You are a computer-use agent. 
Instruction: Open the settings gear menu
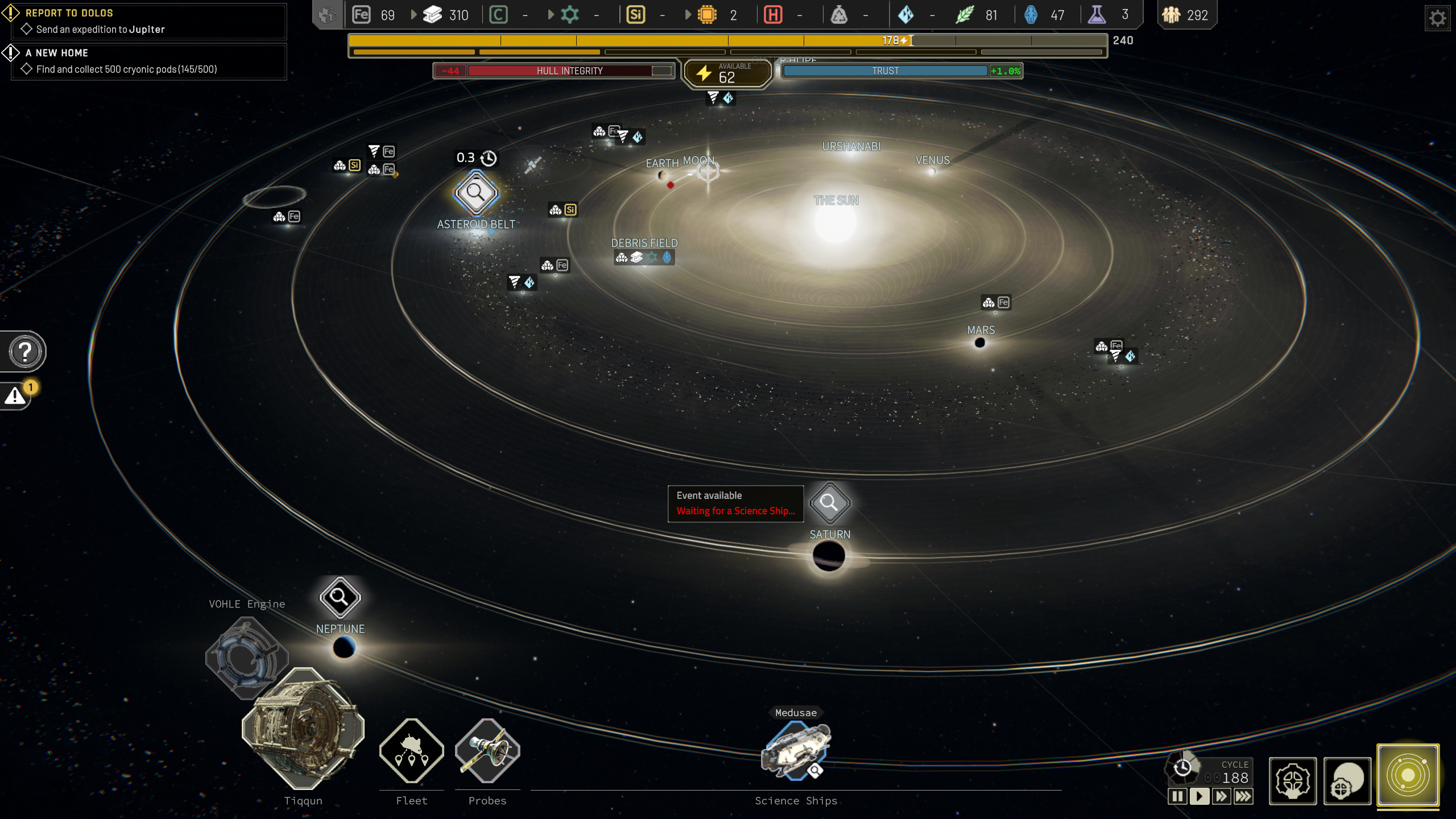pos(1437,19)
